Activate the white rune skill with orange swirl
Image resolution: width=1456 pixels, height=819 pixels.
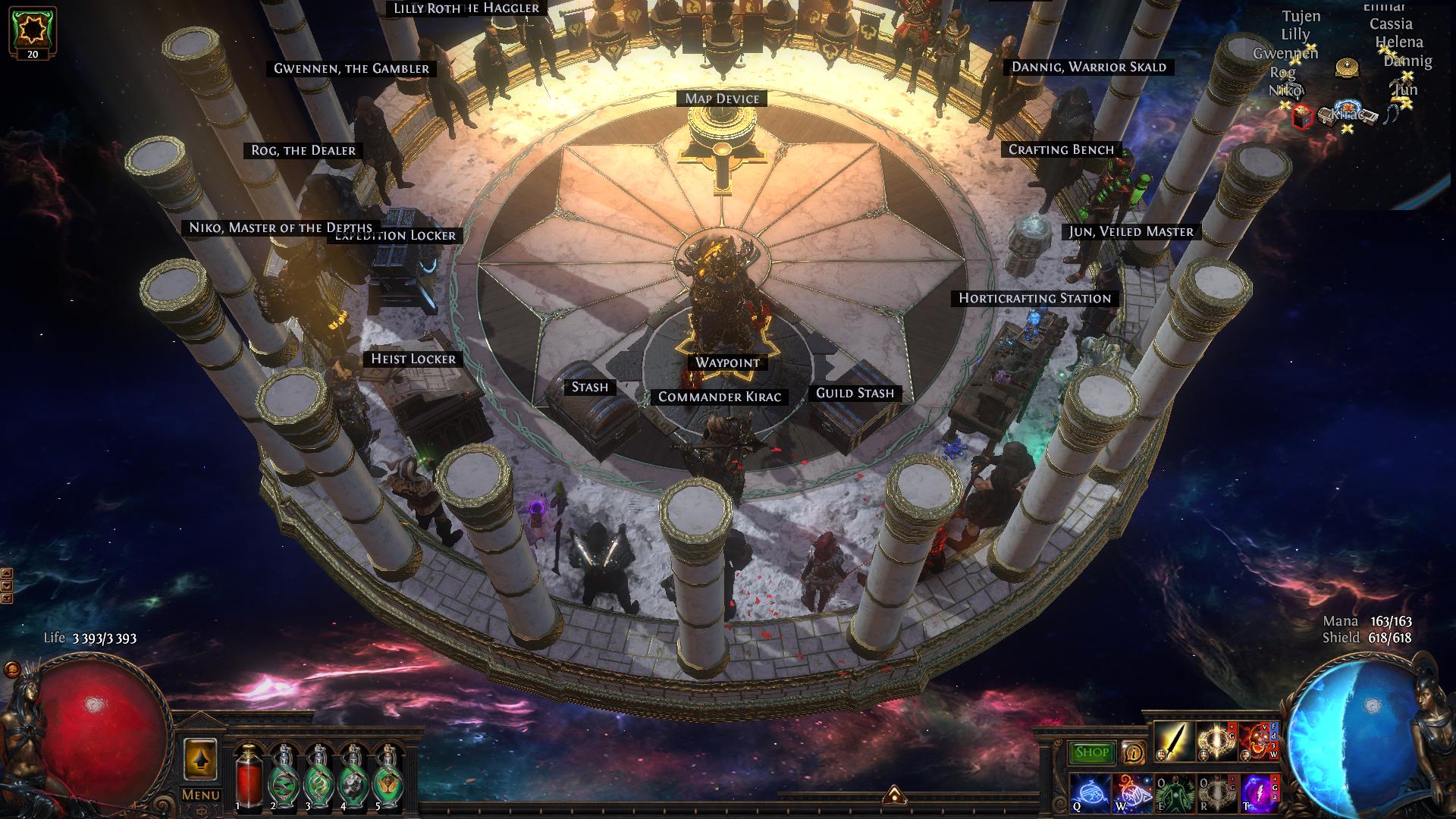1131,793
